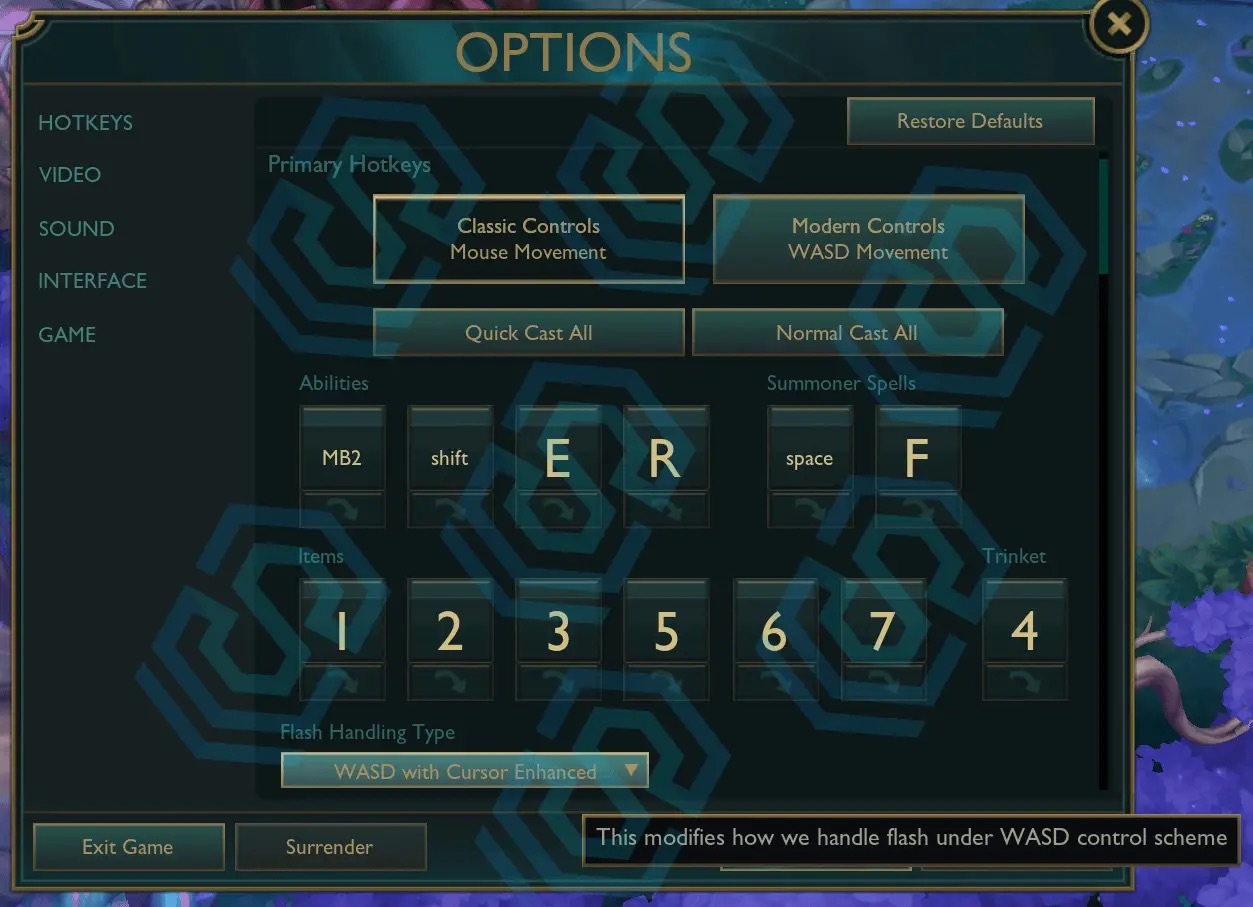1253x907 pixels.
Task: Open the Flash Handling Type dropdown
Action: pos(465,771)
